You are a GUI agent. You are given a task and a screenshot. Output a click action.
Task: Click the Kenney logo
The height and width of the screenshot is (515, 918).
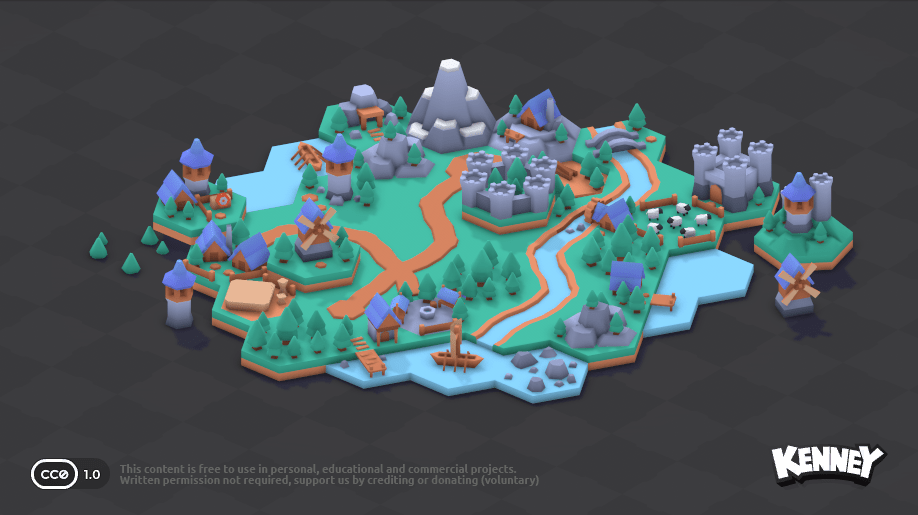(x=827, y=463)
